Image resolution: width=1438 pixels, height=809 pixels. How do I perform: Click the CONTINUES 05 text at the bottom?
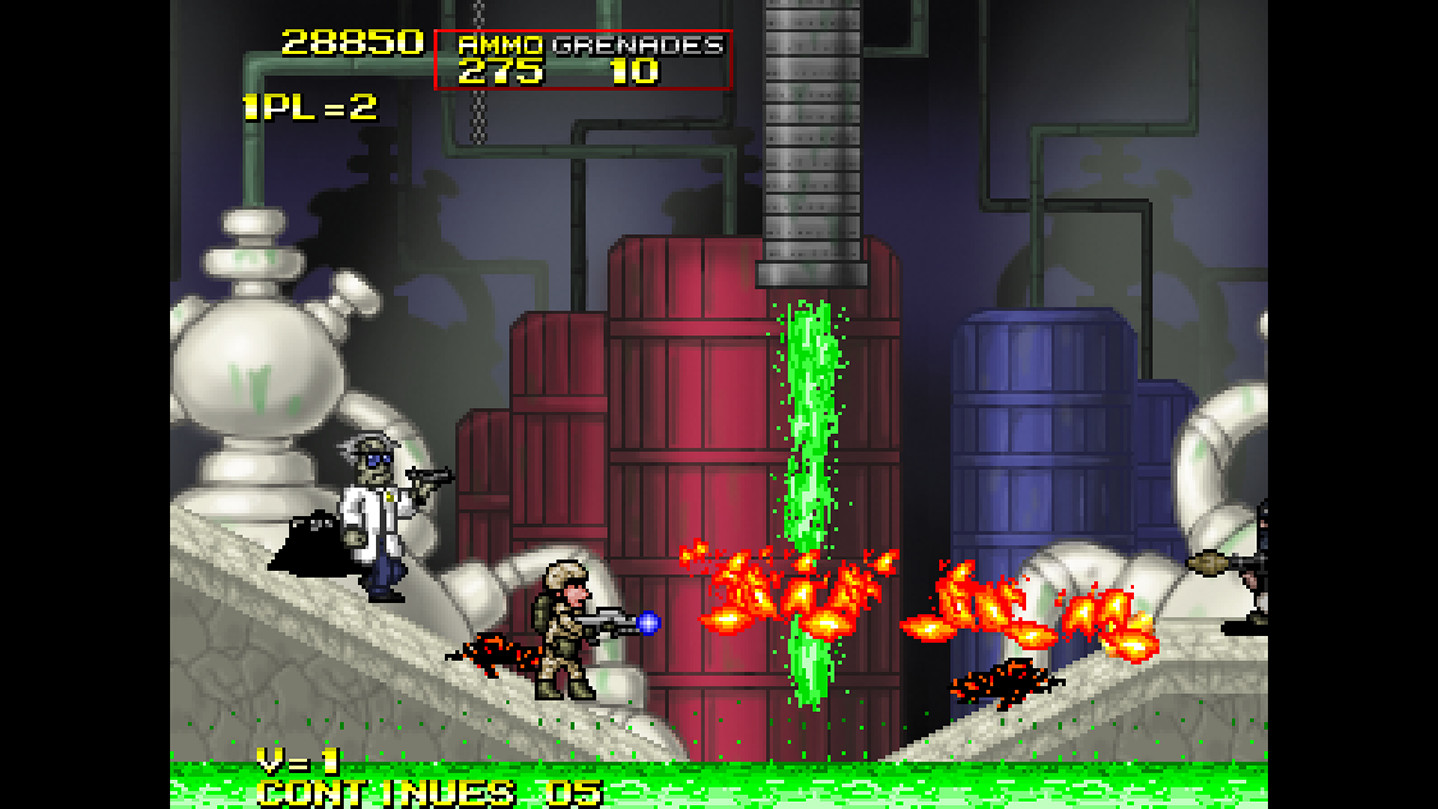(420, 795)
